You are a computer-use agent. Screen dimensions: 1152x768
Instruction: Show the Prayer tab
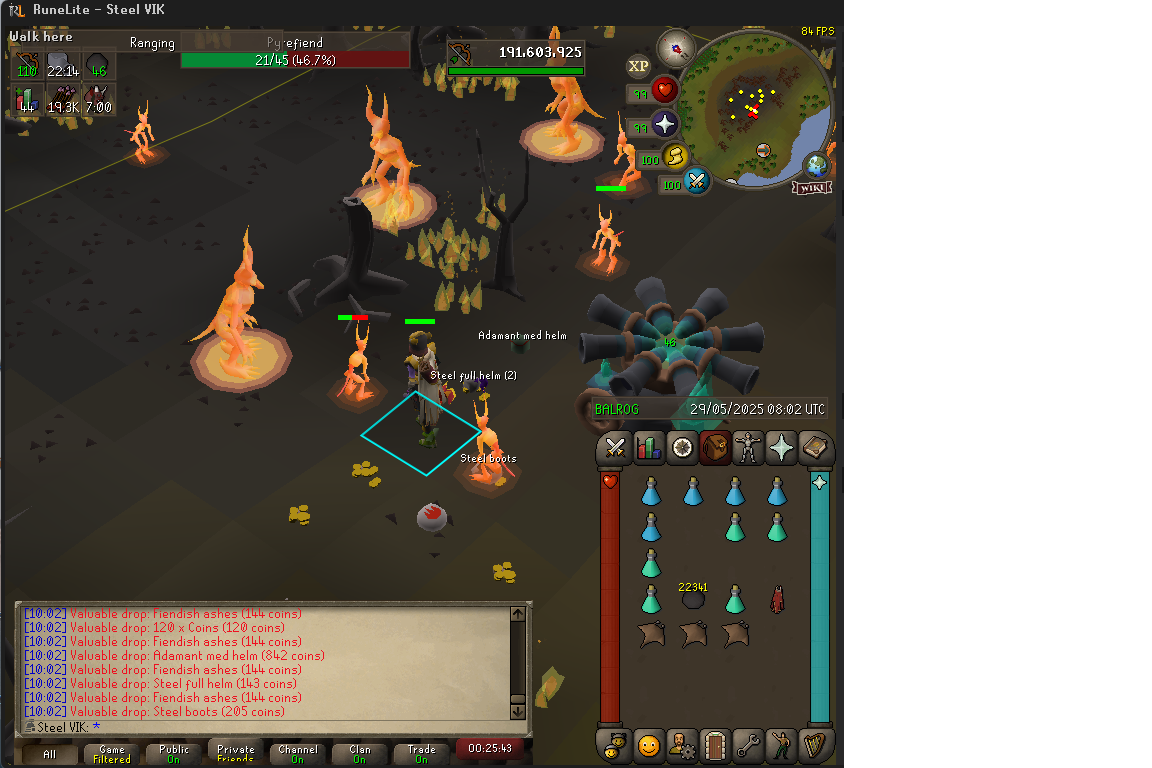(x=781, y=448)
